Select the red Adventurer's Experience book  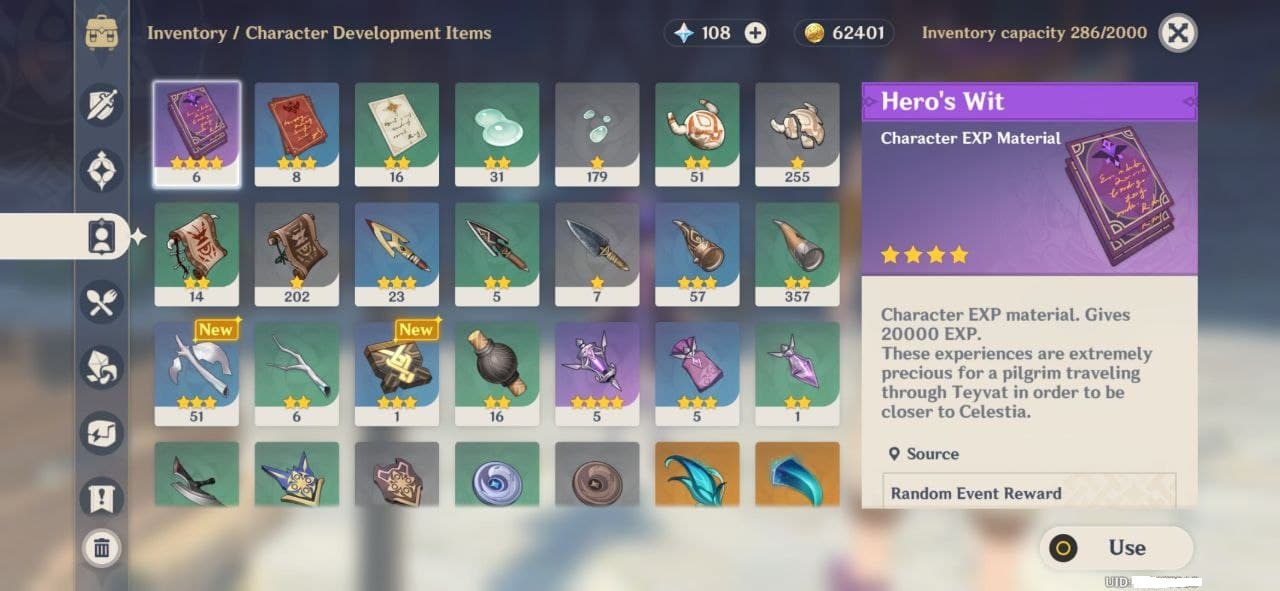(297, 134)
